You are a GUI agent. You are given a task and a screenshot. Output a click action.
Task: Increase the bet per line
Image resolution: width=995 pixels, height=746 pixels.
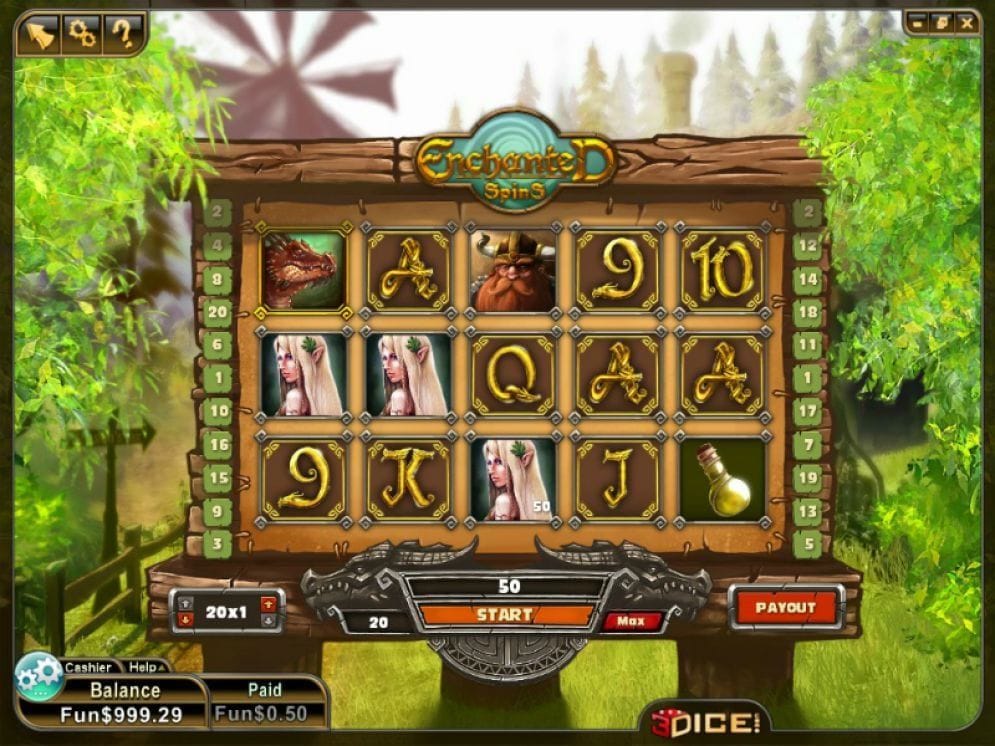pyautogui.click(x=267, y=603)
